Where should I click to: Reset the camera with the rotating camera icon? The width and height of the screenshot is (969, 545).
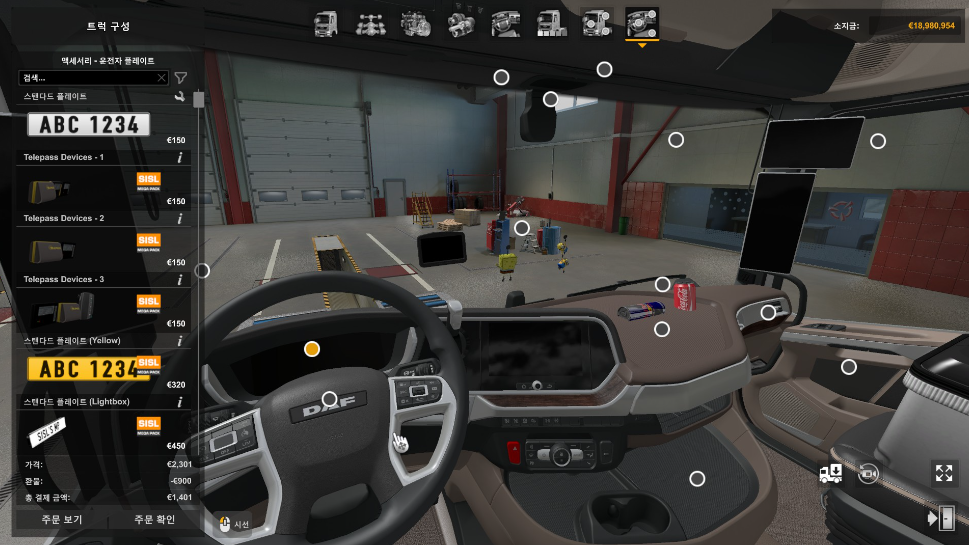(867, 474)
